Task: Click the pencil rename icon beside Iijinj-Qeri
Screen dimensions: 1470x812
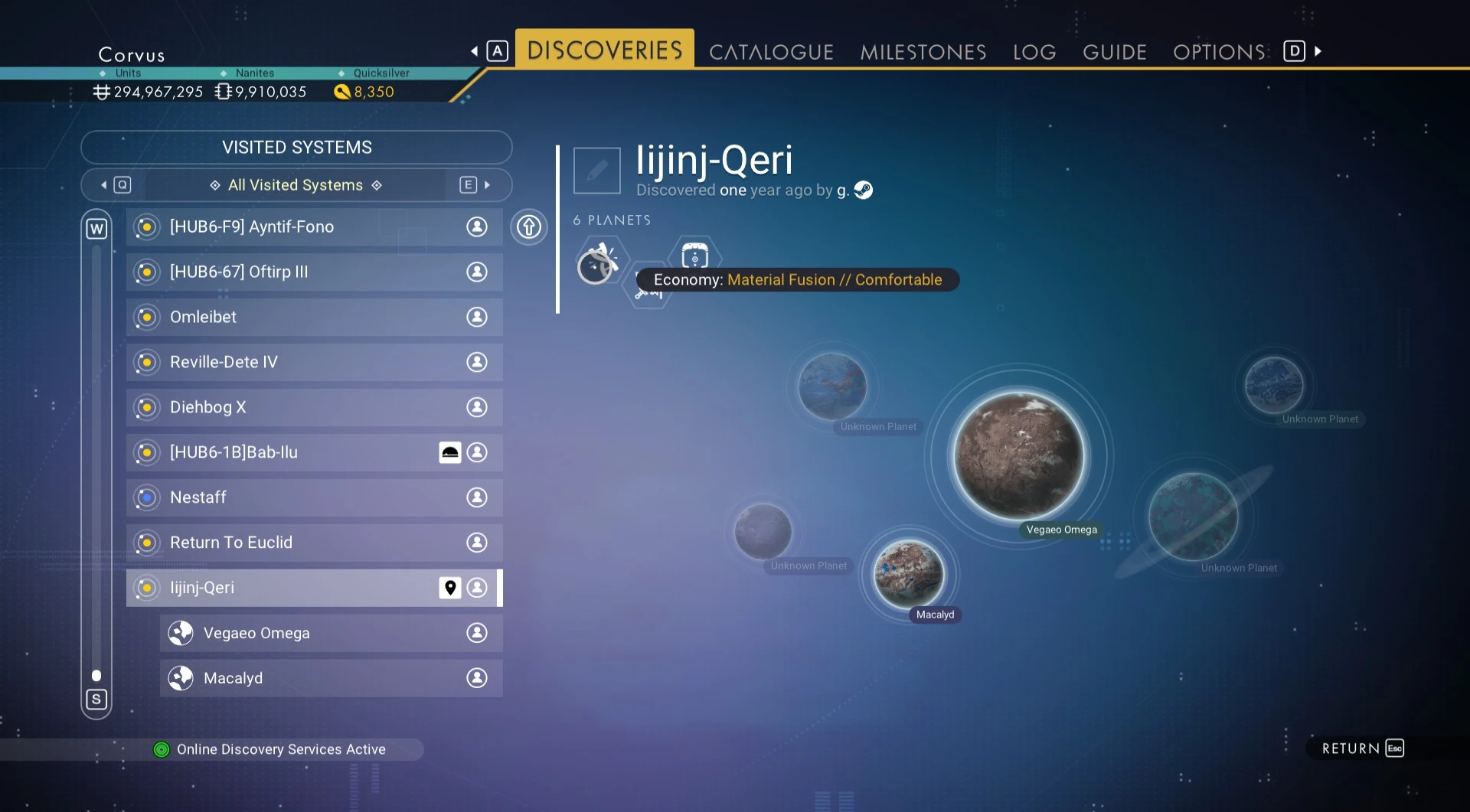Action: point(596,171)
